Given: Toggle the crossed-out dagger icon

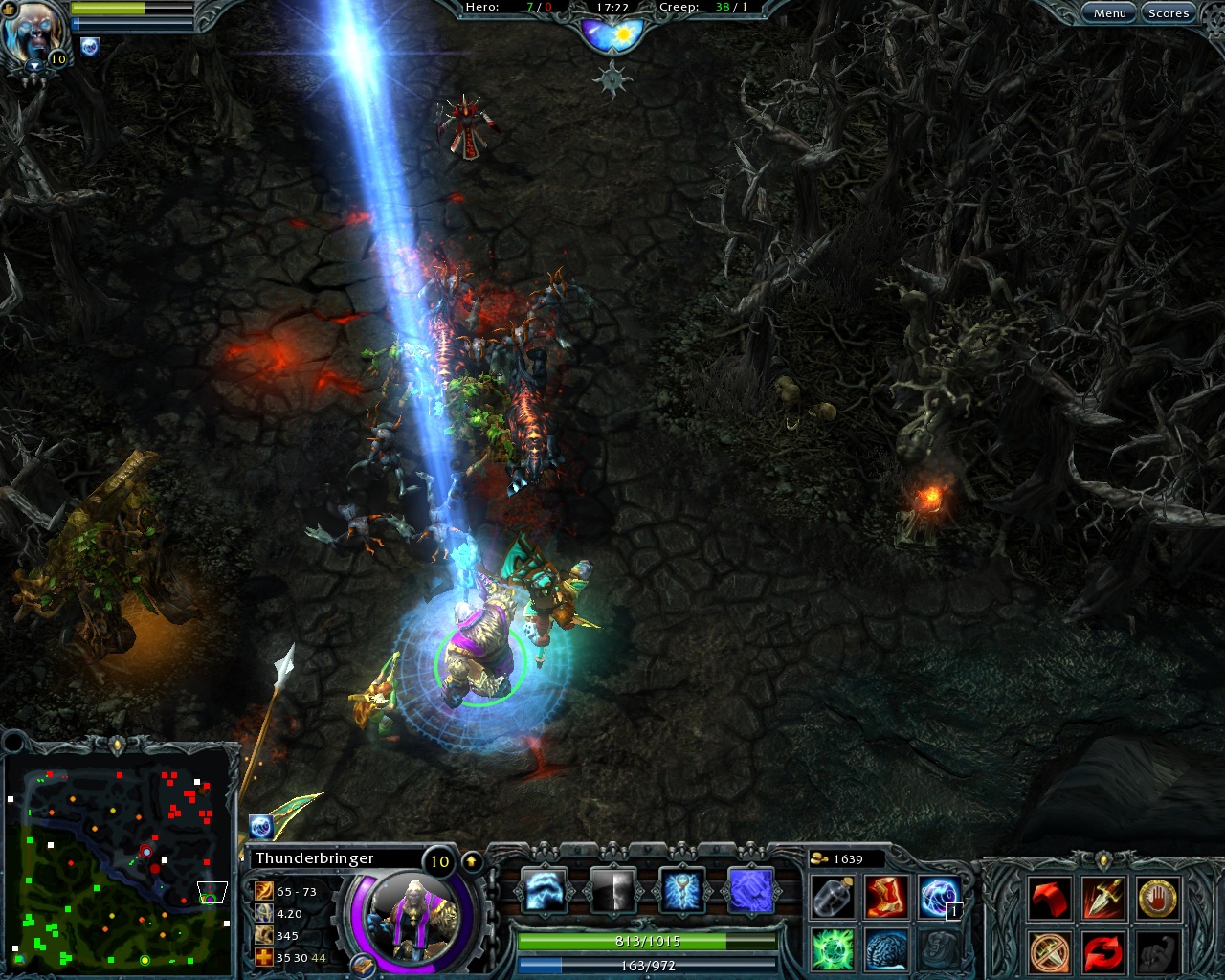Looking at the screenshot, I should [1048, 952].
